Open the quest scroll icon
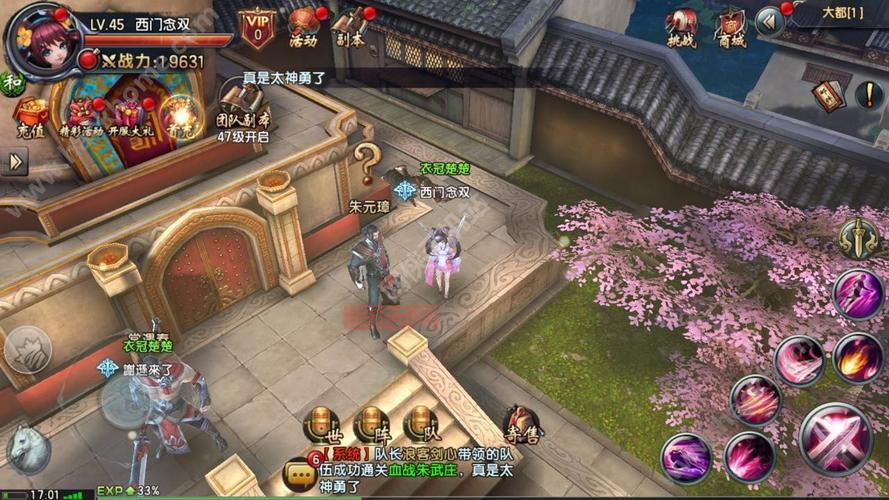 pos(826,93)
